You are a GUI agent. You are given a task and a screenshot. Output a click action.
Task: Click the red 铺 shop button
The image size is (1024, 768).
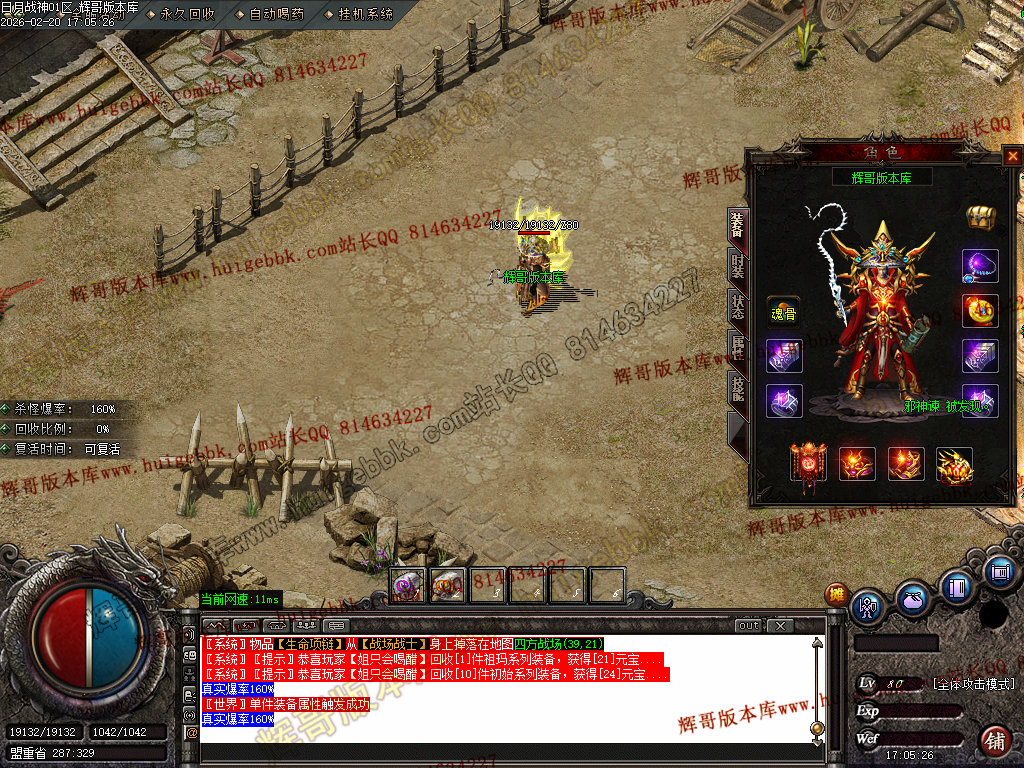tap(995, 742)
